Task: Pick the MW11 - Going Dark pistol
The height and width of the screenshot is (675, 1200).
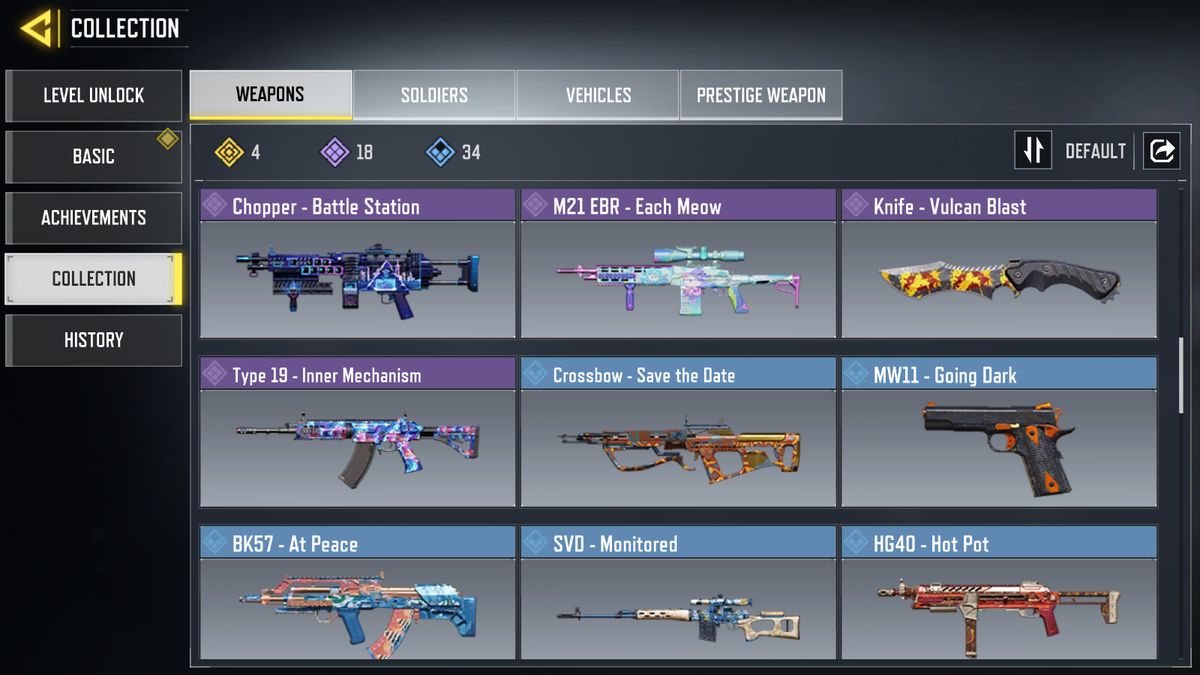Action: click(x=999, y=434)
